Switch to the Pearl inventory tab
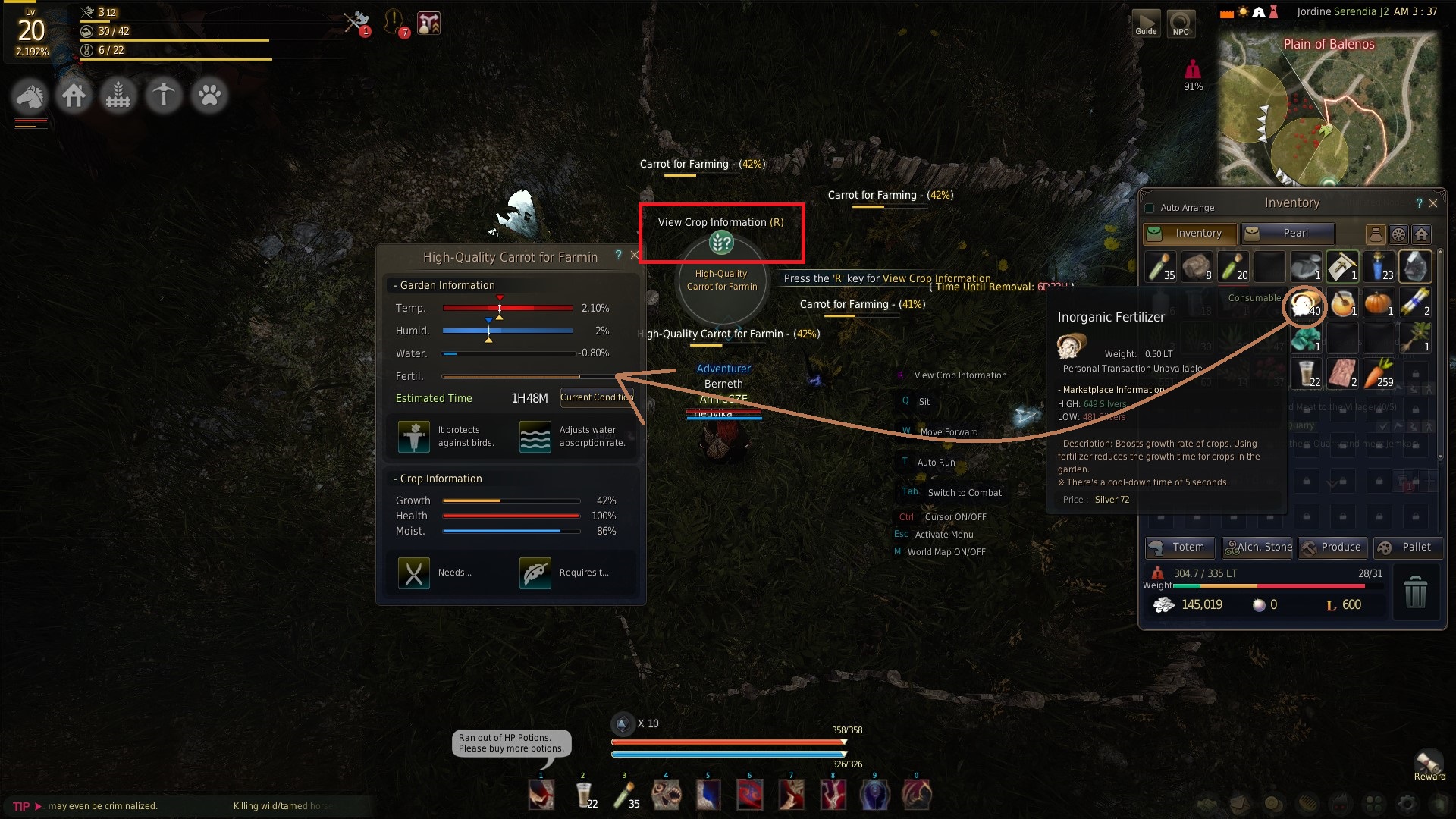 [1288, 234]
